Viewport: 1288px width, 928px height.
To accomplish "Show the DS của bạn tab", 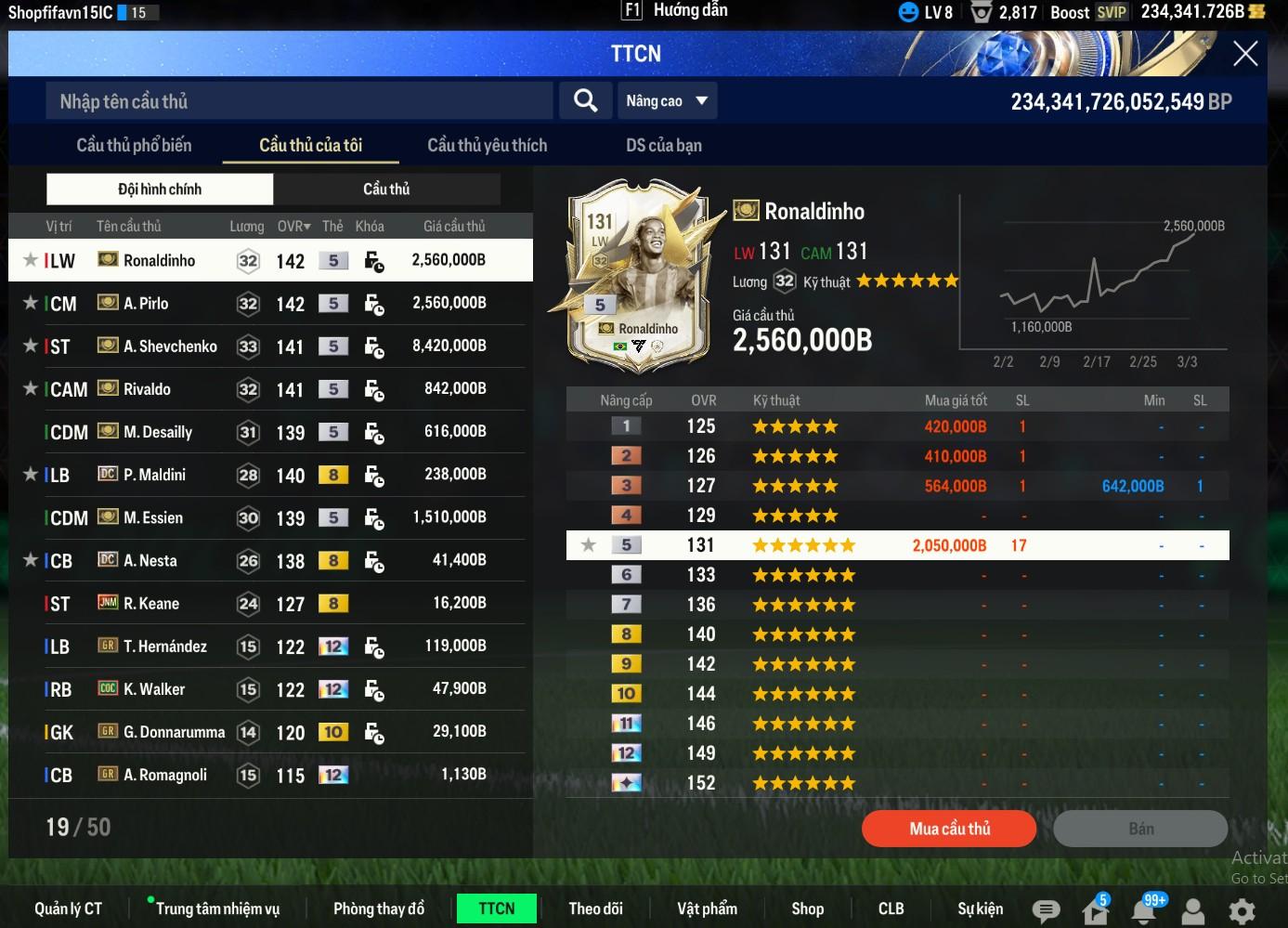I will [x=663, y=145].
